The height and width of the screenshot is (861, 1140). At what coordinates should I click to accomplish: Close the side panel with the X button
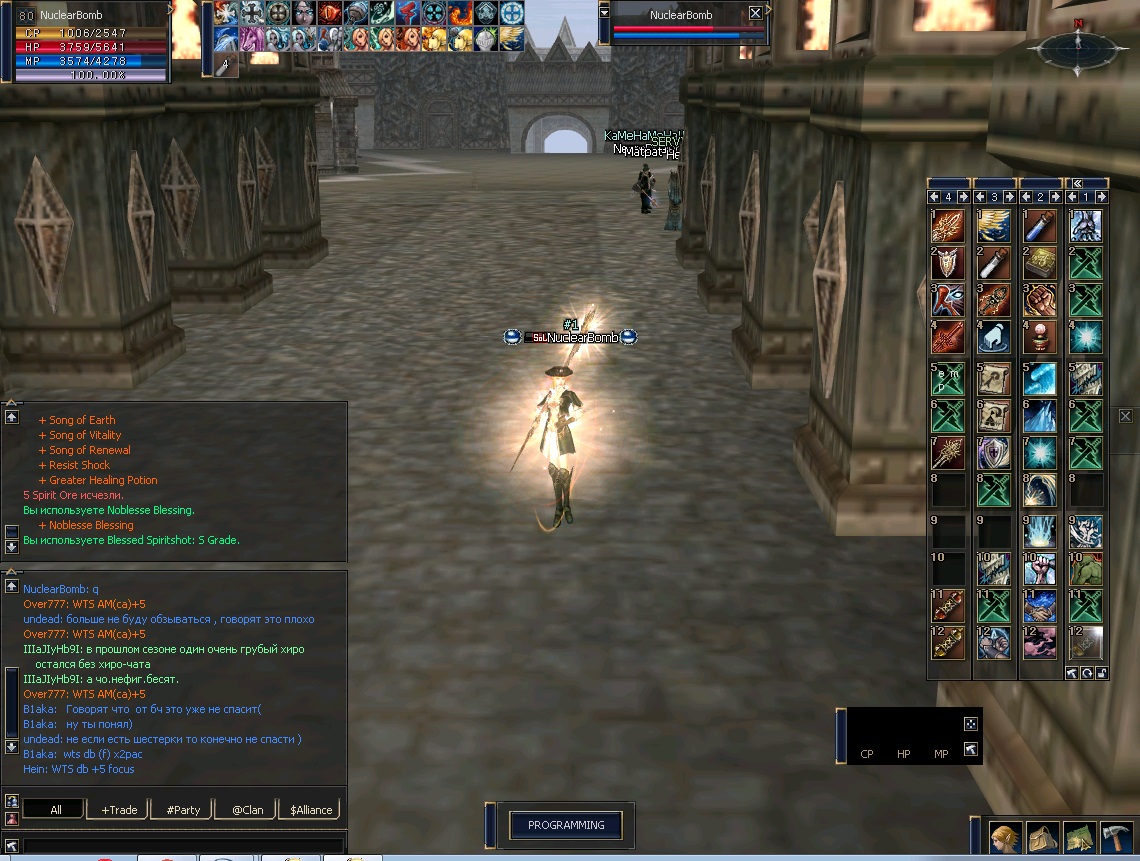tap(1125, 416)
